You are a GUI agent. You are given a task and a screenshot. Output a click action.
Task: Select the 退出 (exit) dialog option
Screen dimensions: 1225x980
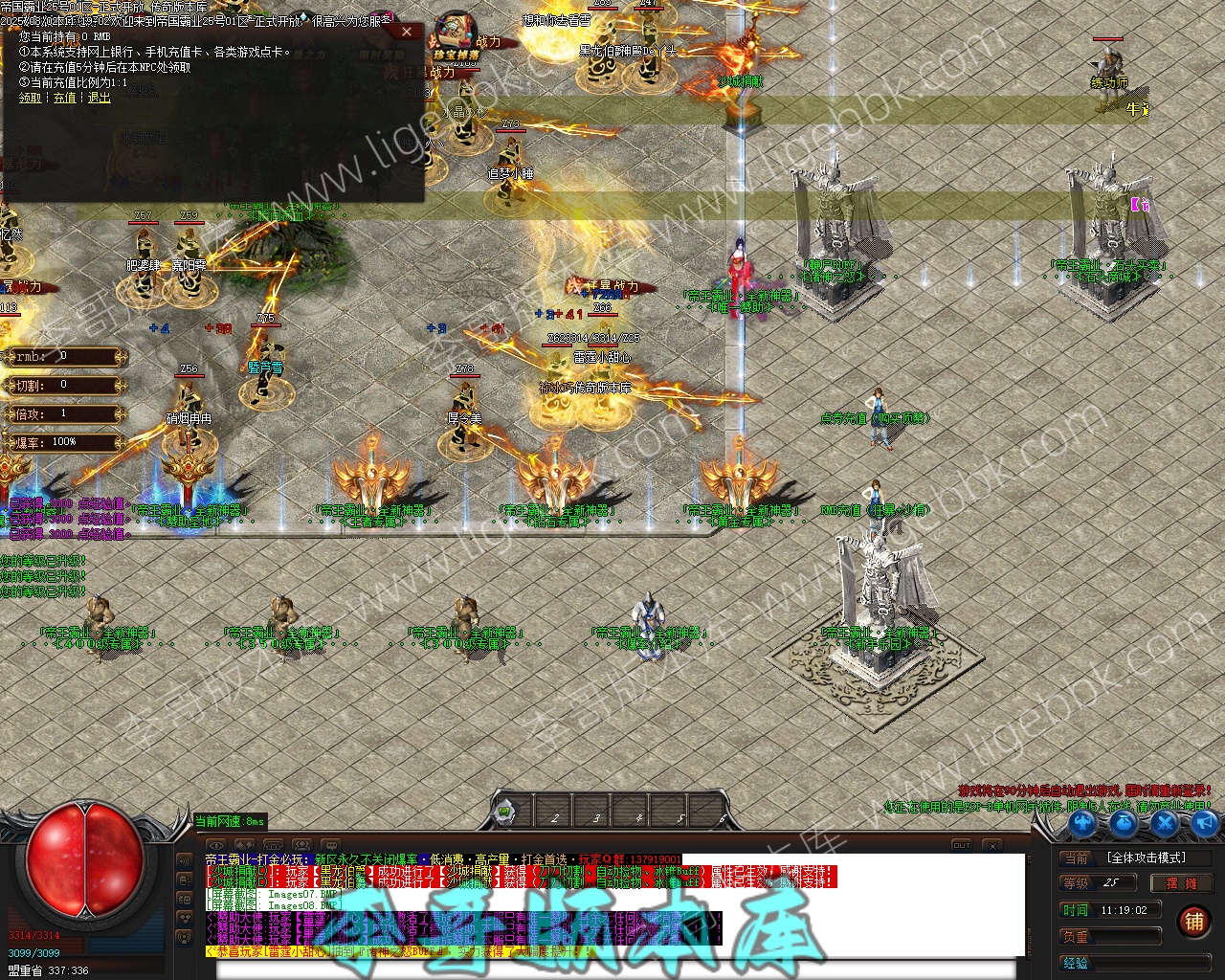tap(100, 98)
